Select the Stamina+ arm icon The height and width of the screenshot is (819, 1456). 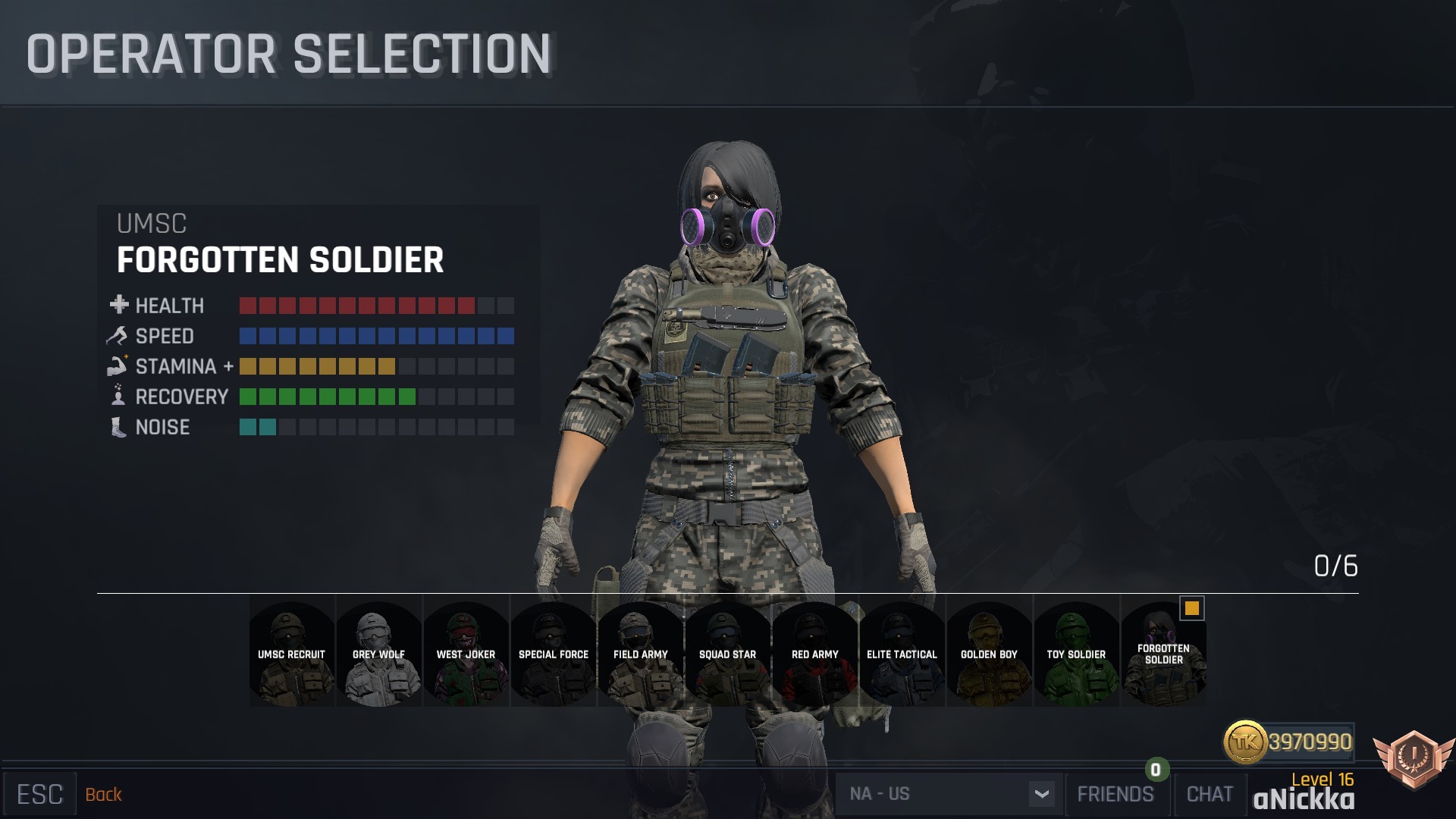pos(118,366)
